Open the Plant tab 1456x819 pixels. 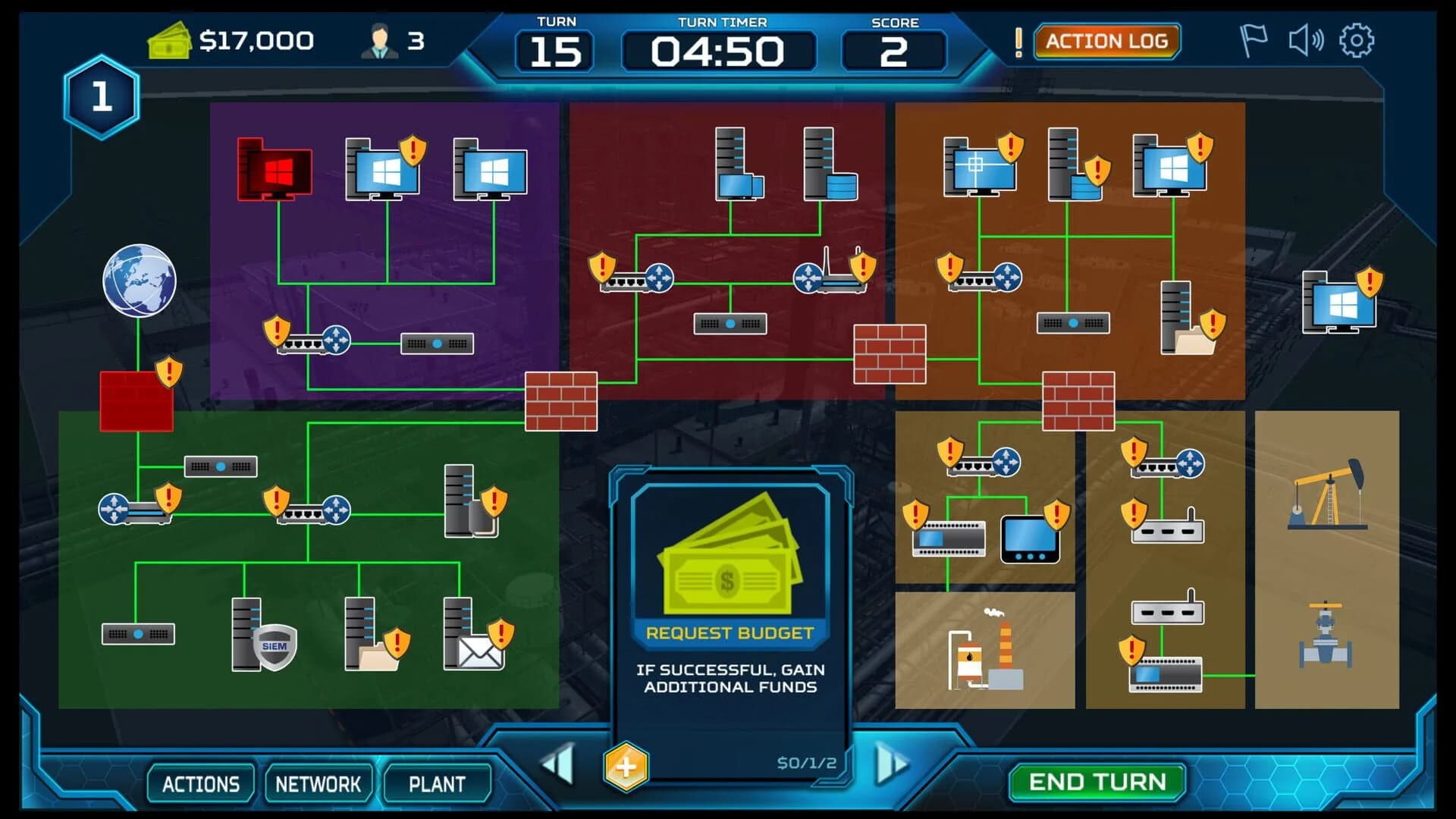438,783
